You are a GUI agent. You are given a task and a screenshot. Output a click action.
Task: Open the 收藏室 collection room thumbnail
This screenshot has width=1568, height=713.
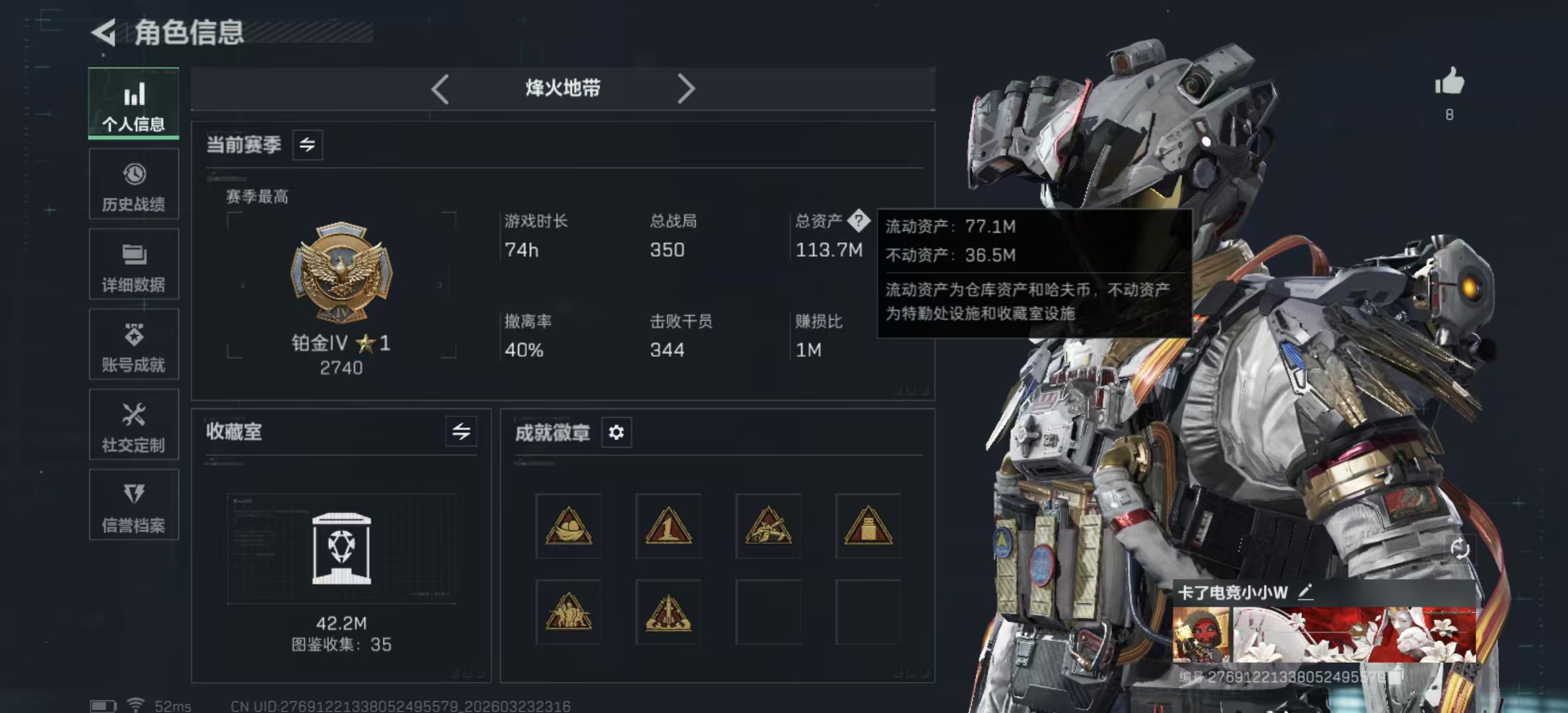[x=341, y=549]
